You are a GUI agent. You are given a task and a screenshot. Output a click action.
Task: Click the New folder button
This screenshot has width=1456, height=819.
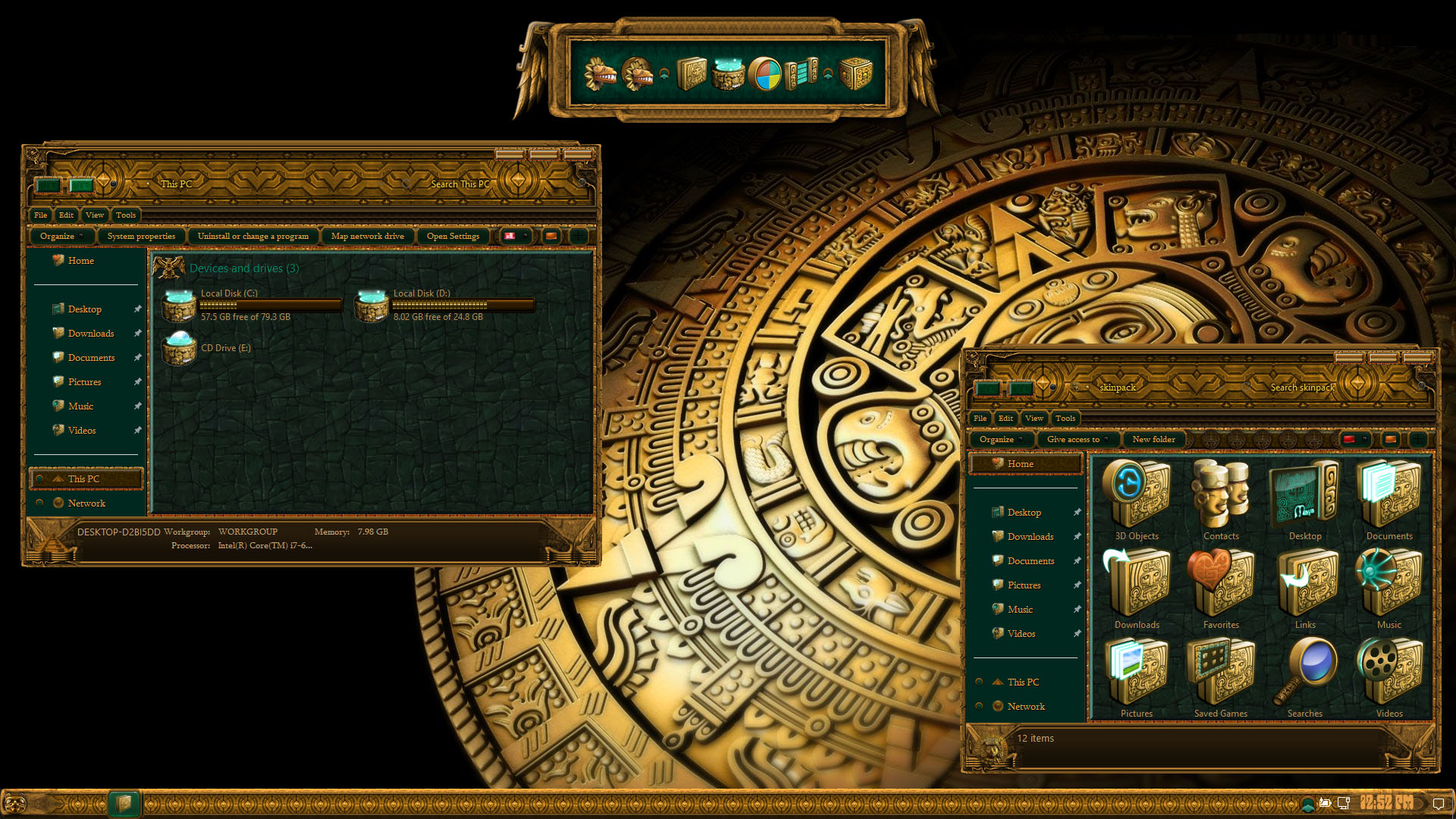tap(1153, 439)
